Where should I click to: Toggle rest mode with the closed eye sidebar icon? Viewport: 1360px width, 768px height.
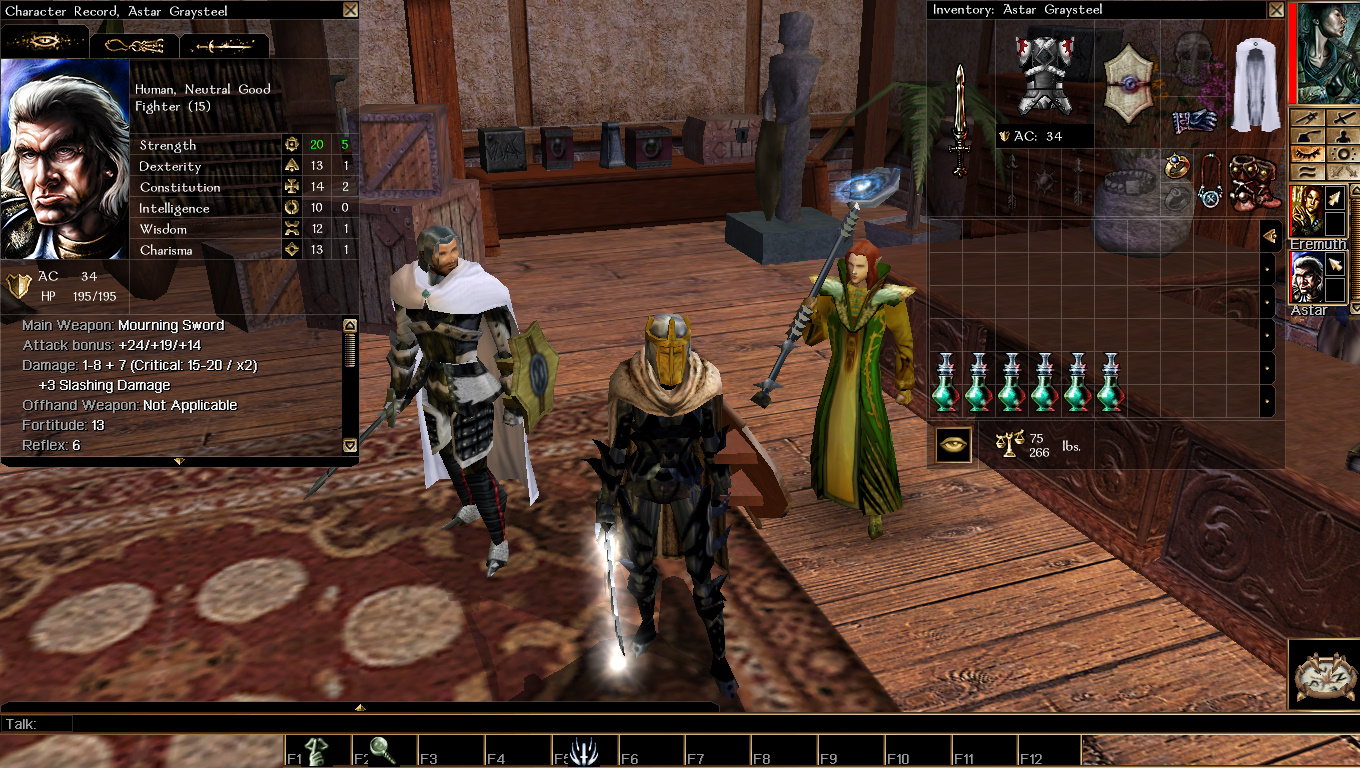(x=1308, y=153)
